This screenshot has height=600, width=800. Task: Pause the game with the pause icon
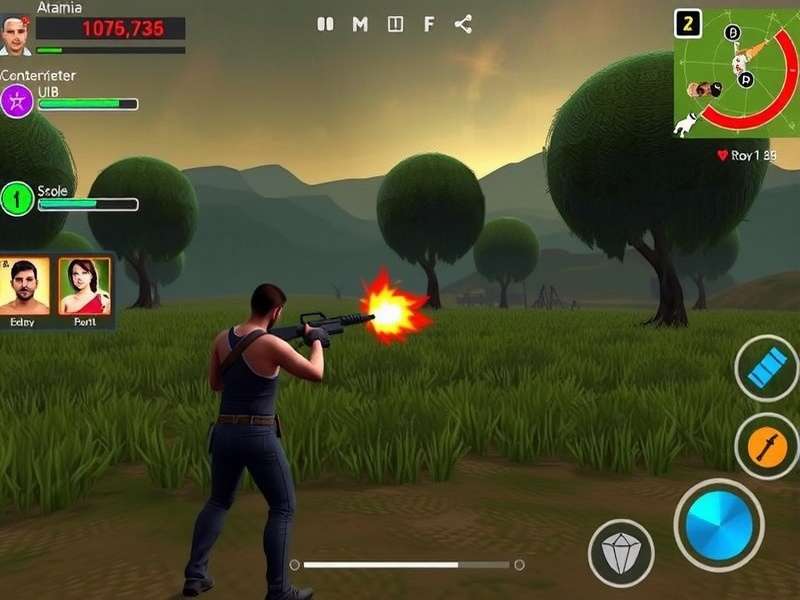coord(325,25)
